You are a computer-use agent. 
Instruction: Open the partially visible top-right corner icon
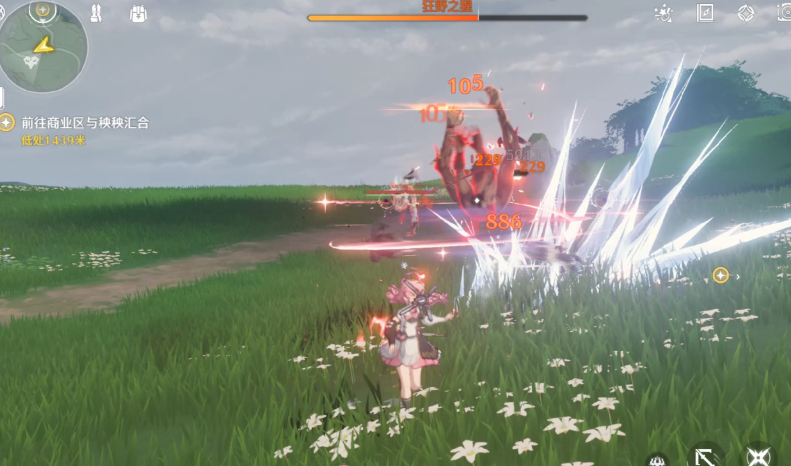785,13
